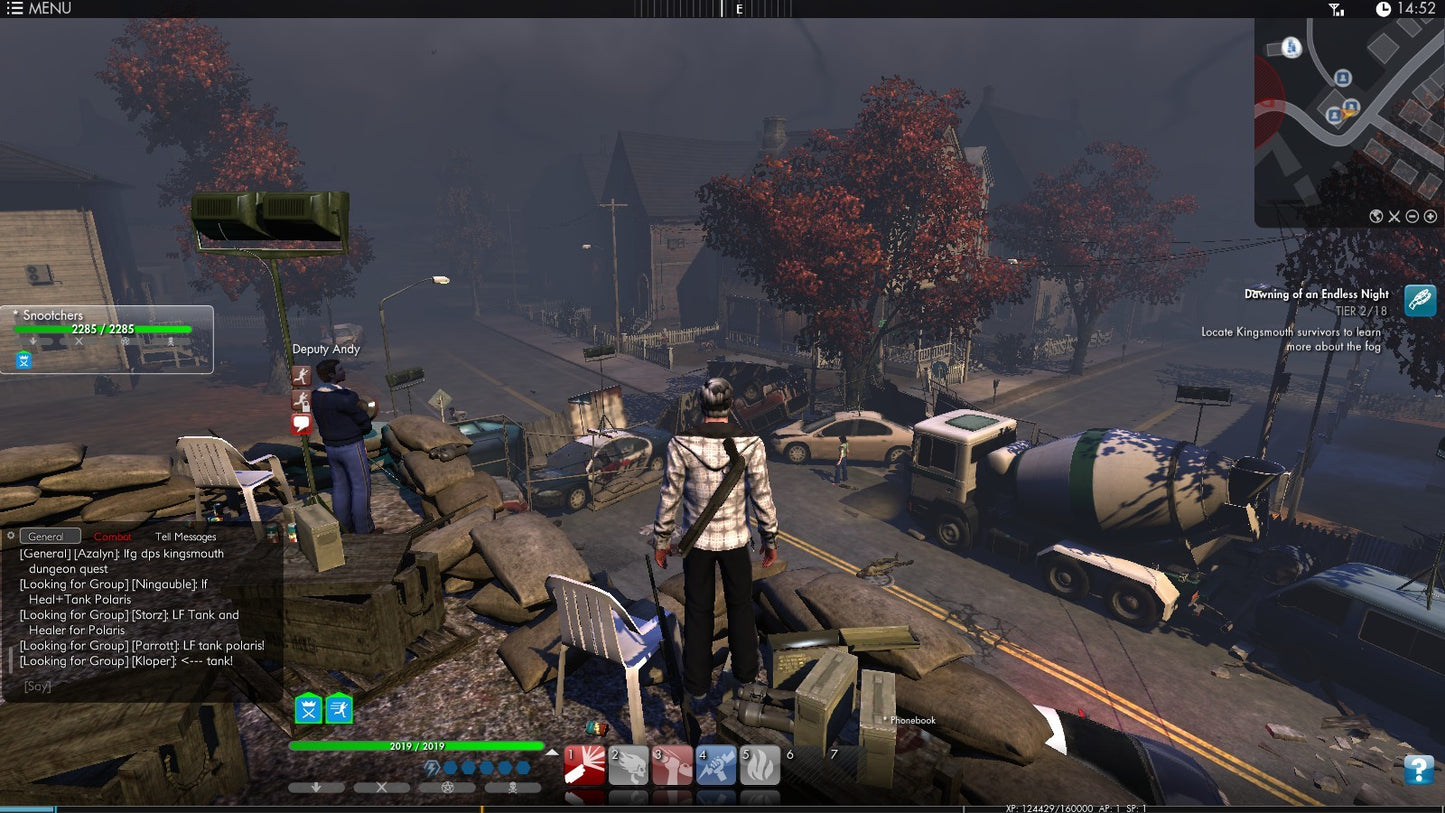Zoom in the minimap with the plus control
The height and width of the screenshot is (813, 1445).
1430,216
